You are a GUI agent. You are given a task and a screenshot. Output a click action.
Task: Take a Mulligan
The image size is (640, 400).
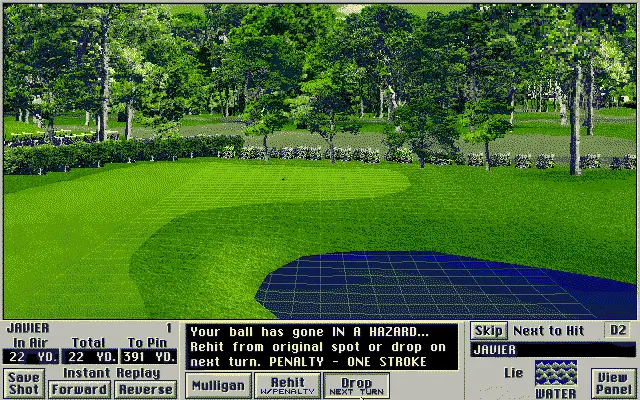coord(216,385)
